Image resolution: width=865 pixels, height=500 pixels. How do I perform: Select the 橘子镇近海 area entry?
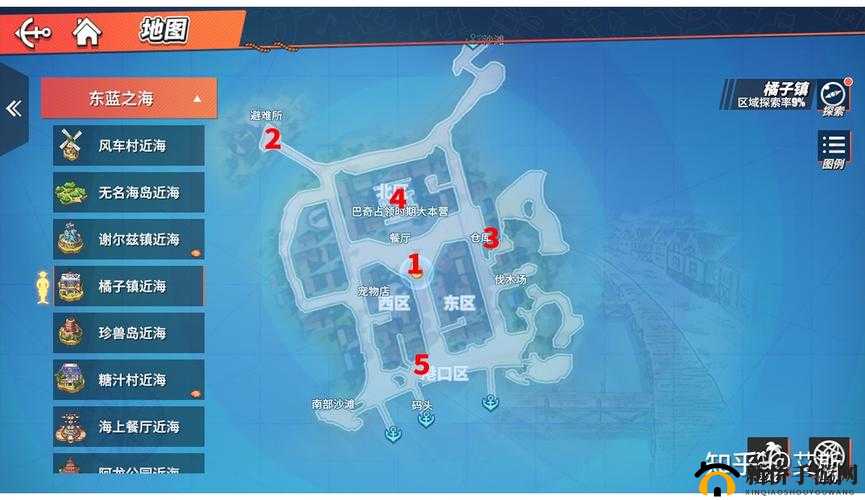129,286
